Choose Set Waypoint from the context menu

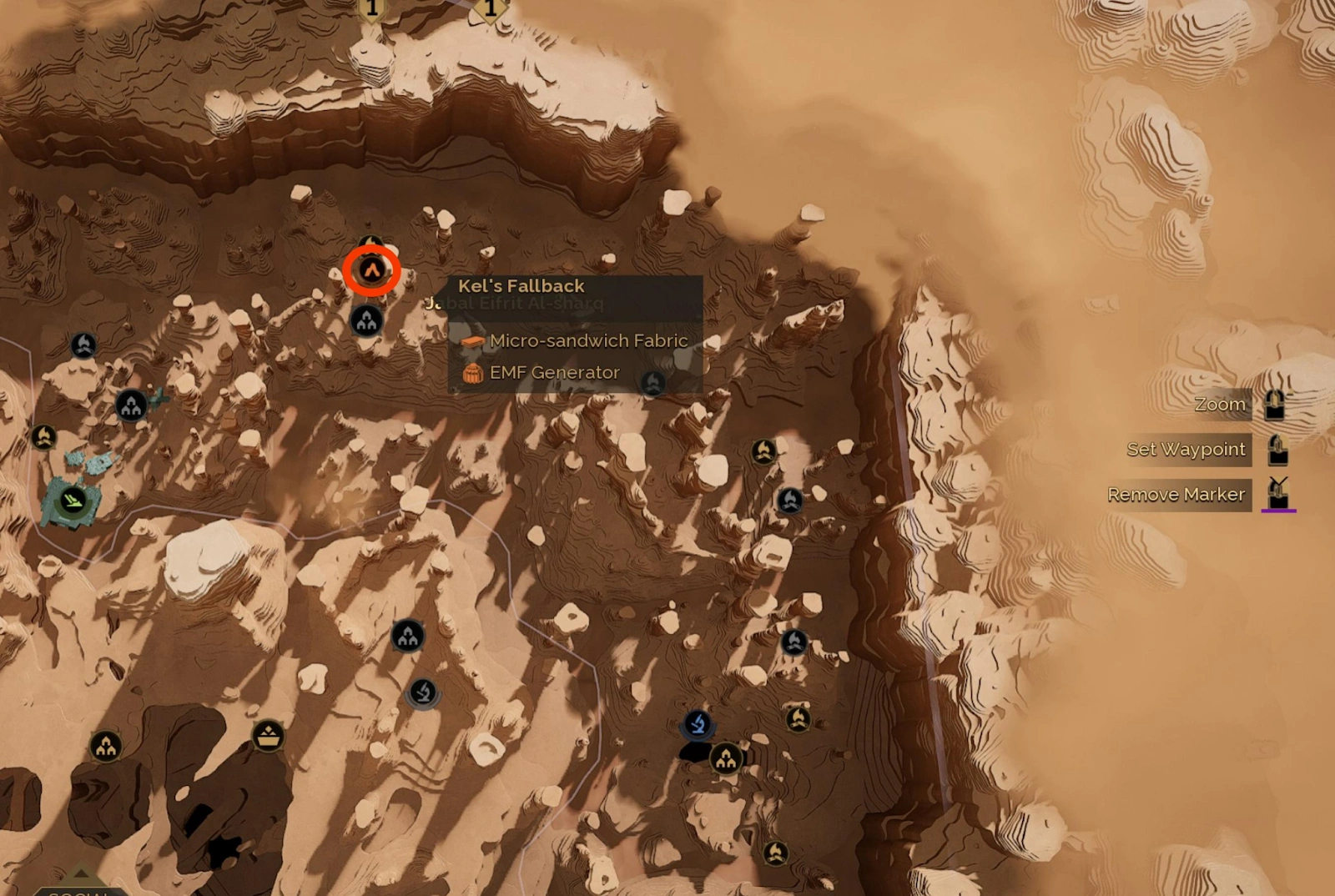click(x=1185, y=450)
